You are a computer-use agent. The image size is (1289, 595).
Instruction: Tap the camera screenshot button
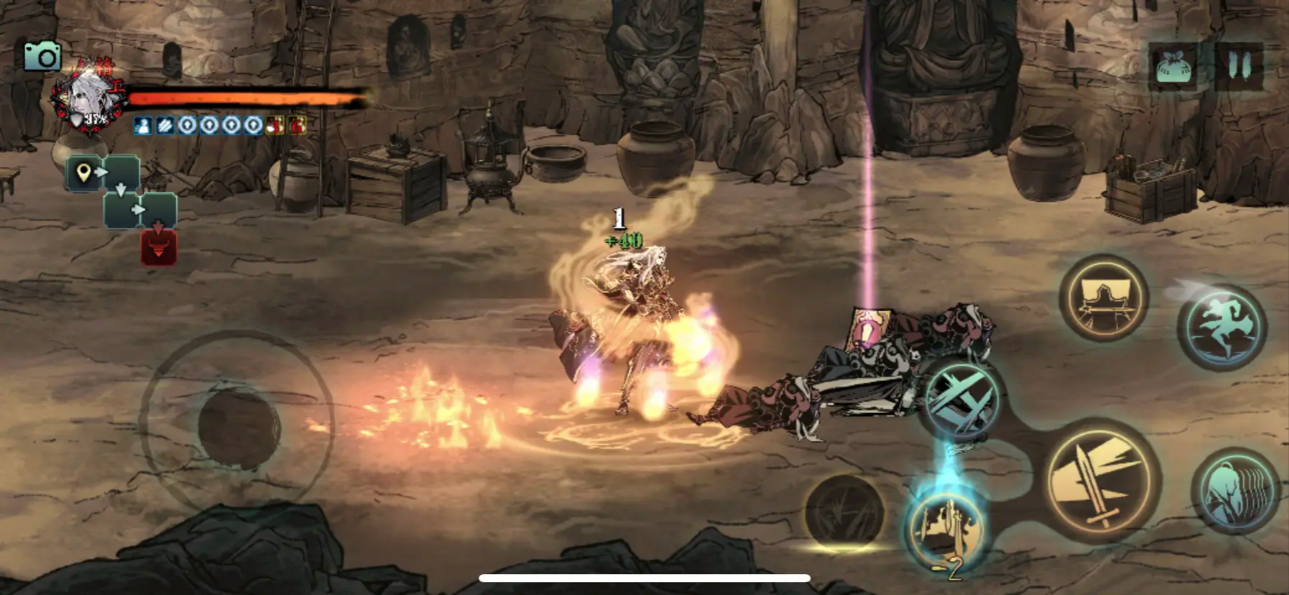click(42, 56)
